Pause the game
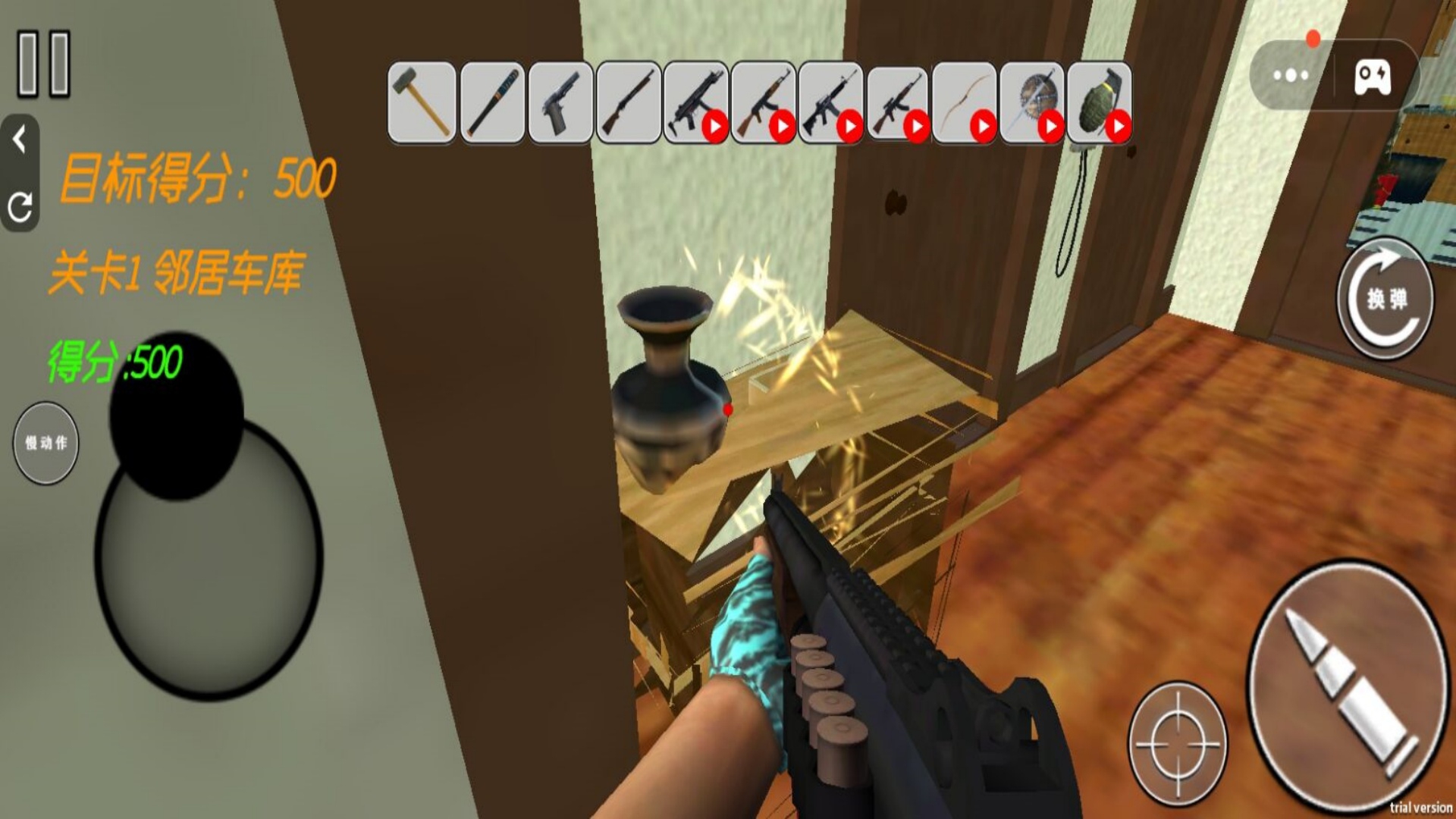 tap(44, 64)
